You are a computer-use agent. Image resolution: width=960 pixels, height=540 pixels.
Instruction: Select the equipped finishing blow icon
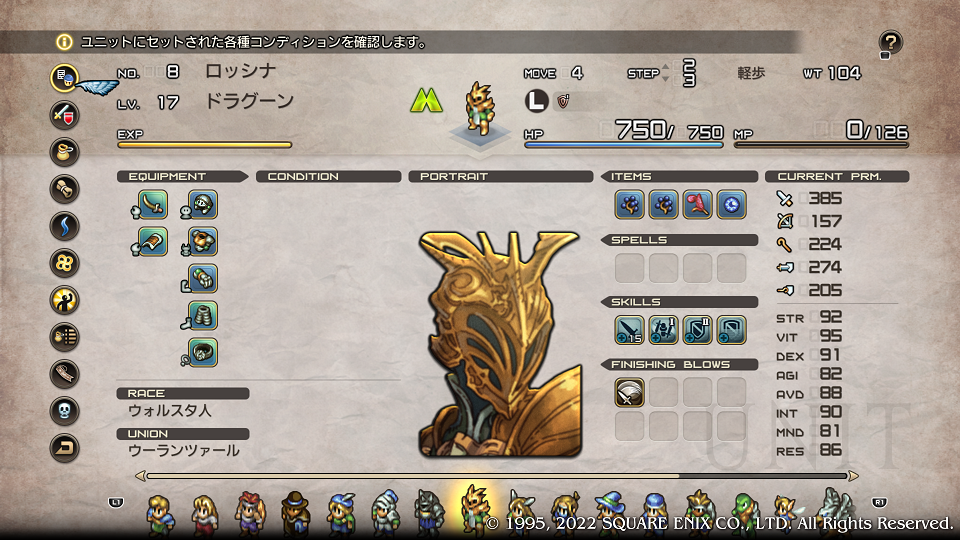629,392
